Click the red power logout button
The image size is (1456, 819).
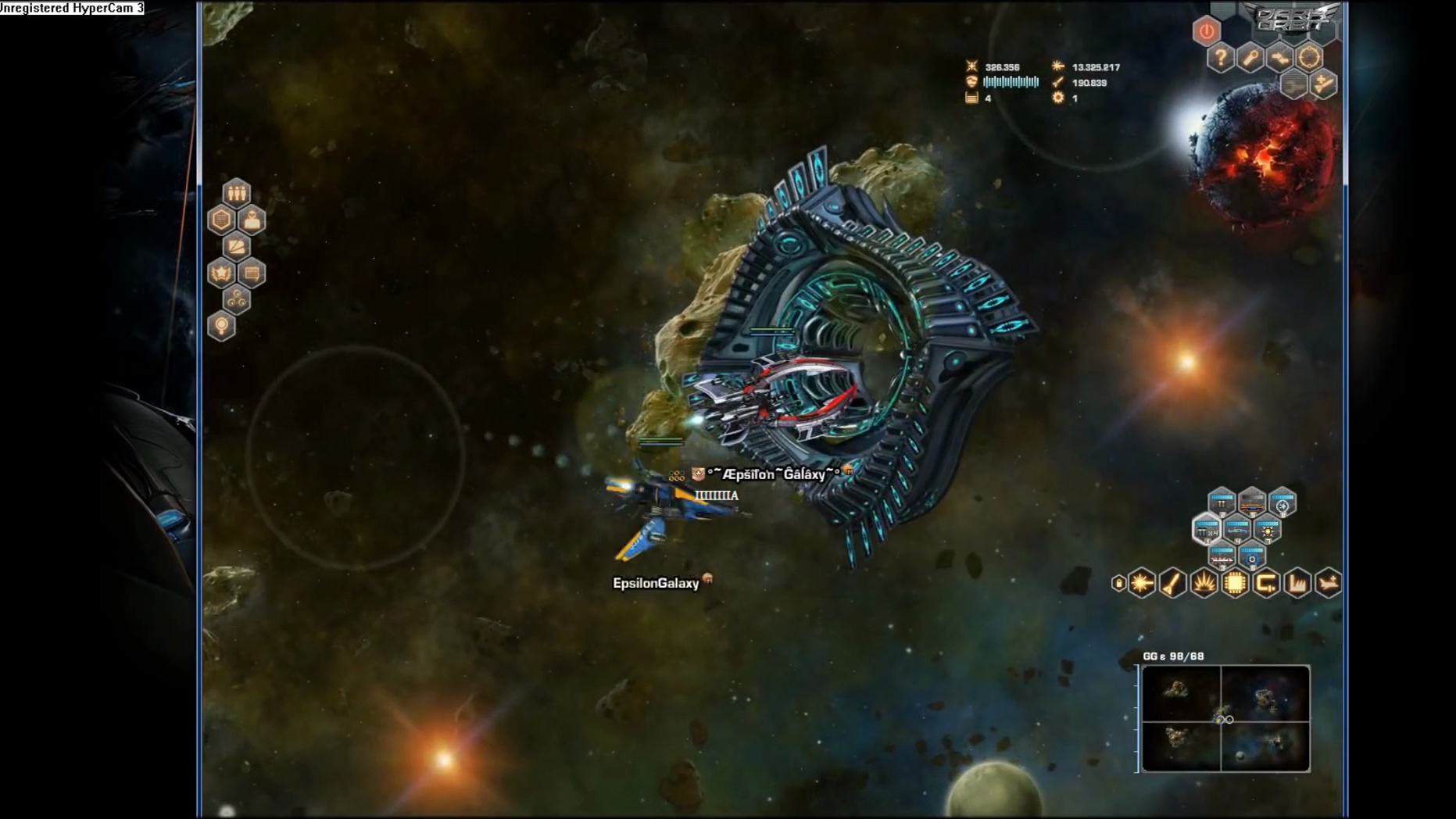click(1206, 31)
